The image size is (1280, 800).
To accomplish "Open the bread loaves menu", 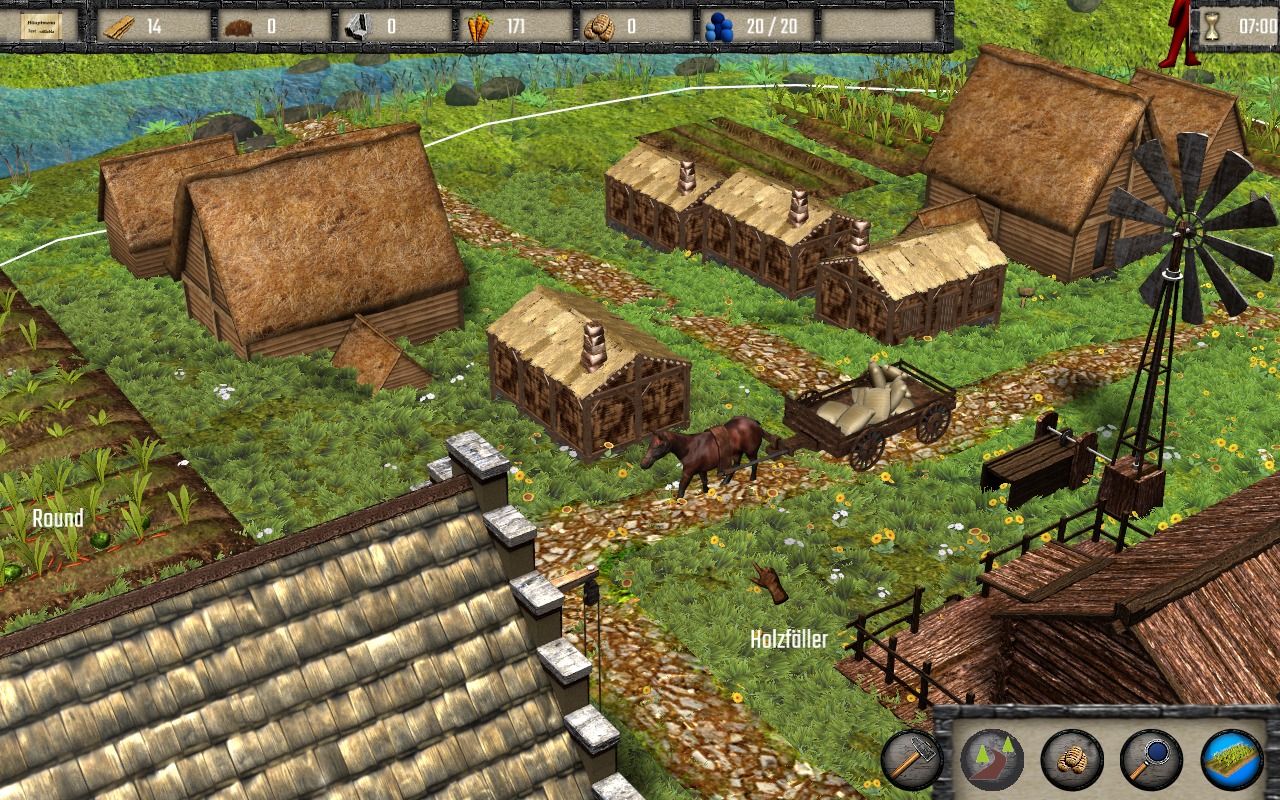I will tap(1071, 760).
